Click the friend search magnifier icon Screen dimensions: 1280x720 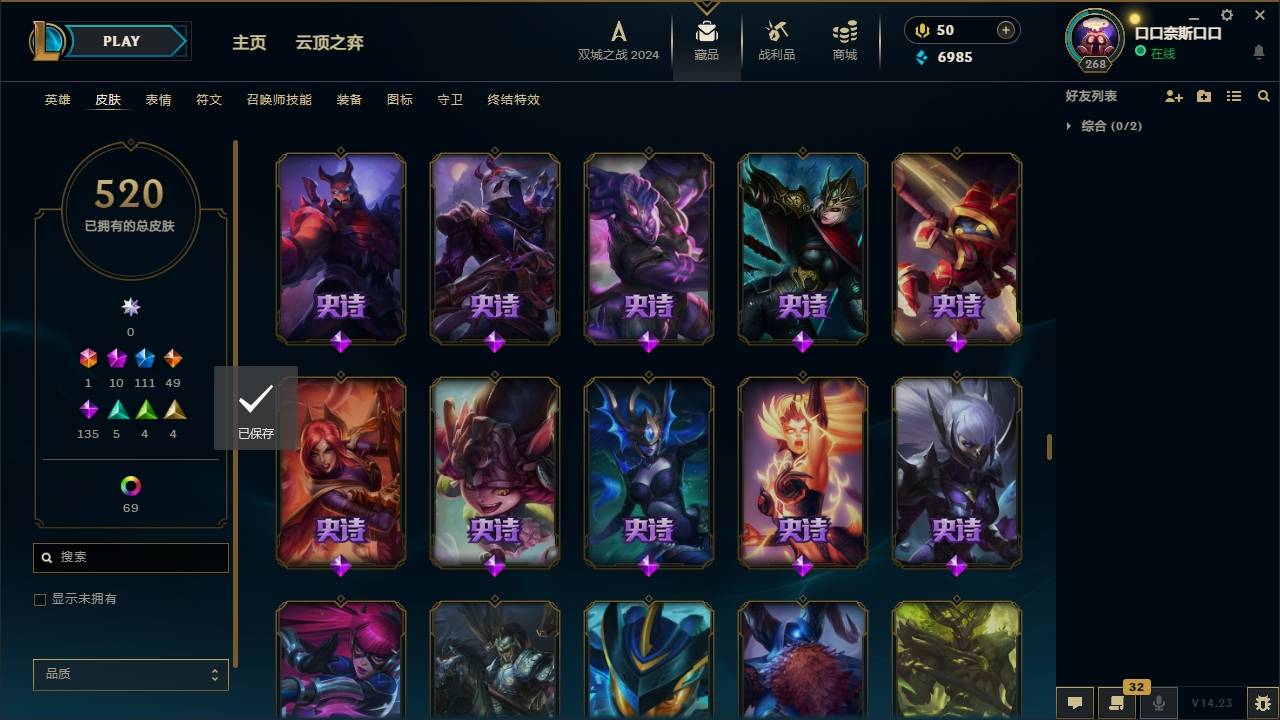click(1263, 96)
